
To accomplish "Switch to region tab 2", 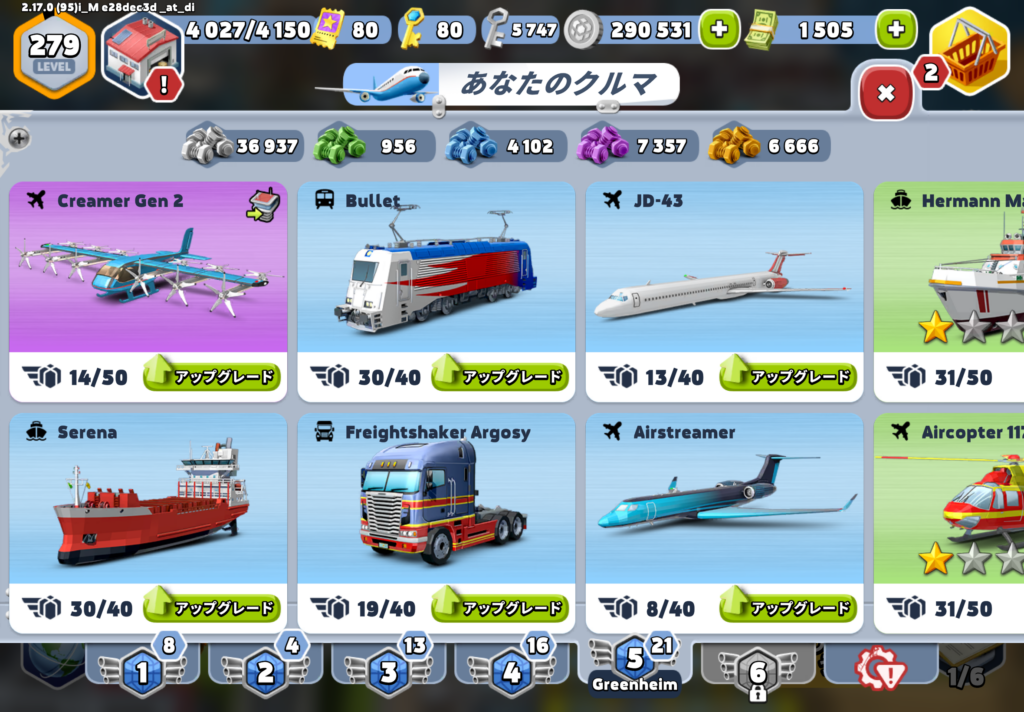I will (x=265, y=672).
